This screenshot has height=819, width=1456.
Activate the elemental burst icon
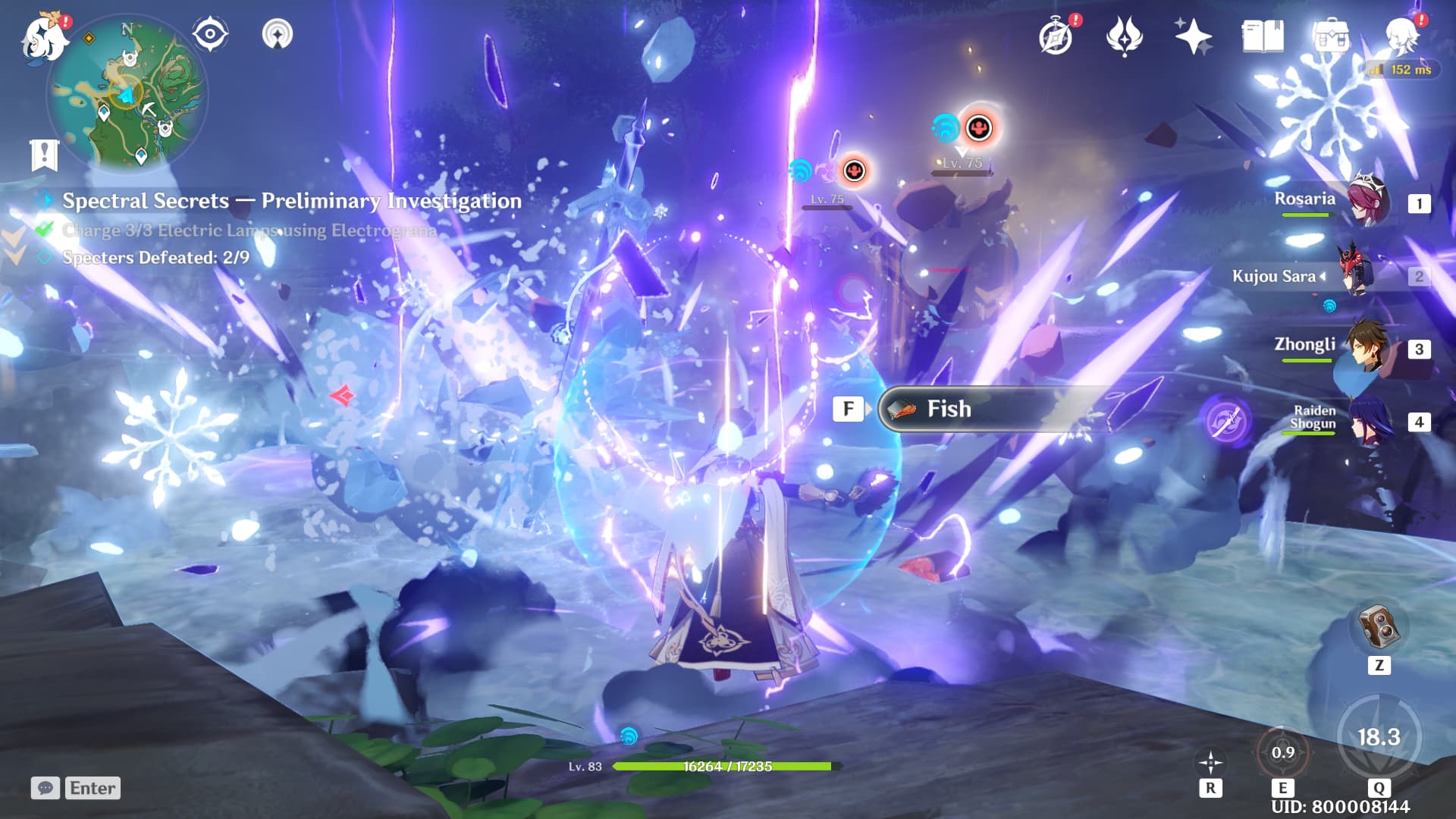(1378, 737)
